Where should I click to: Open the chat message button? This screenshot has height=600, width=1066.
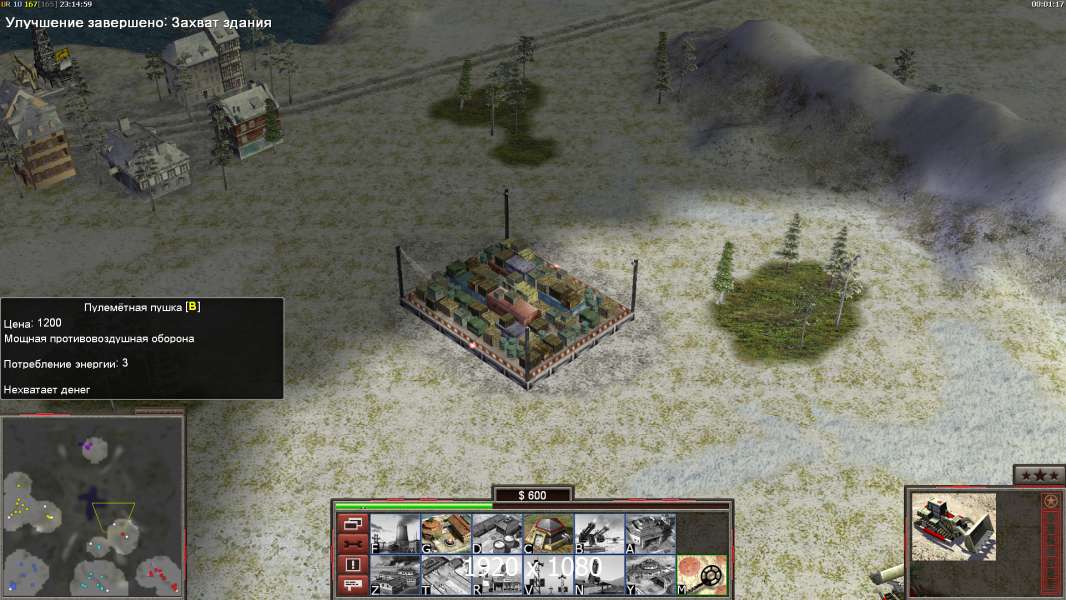click(352, 586)
